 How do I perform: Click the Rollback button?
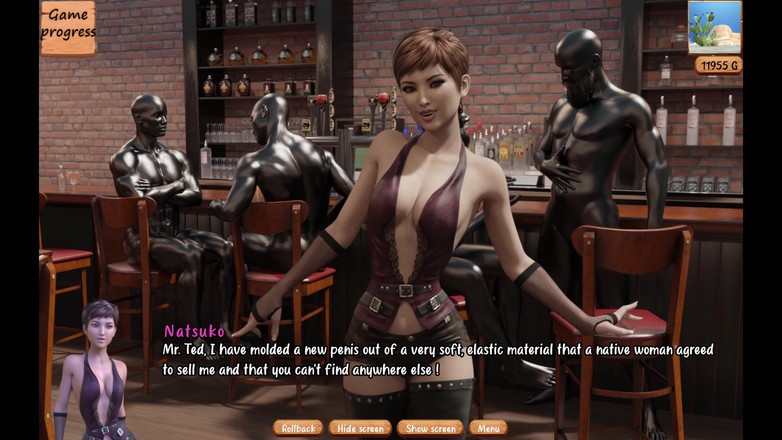(298, 428)
